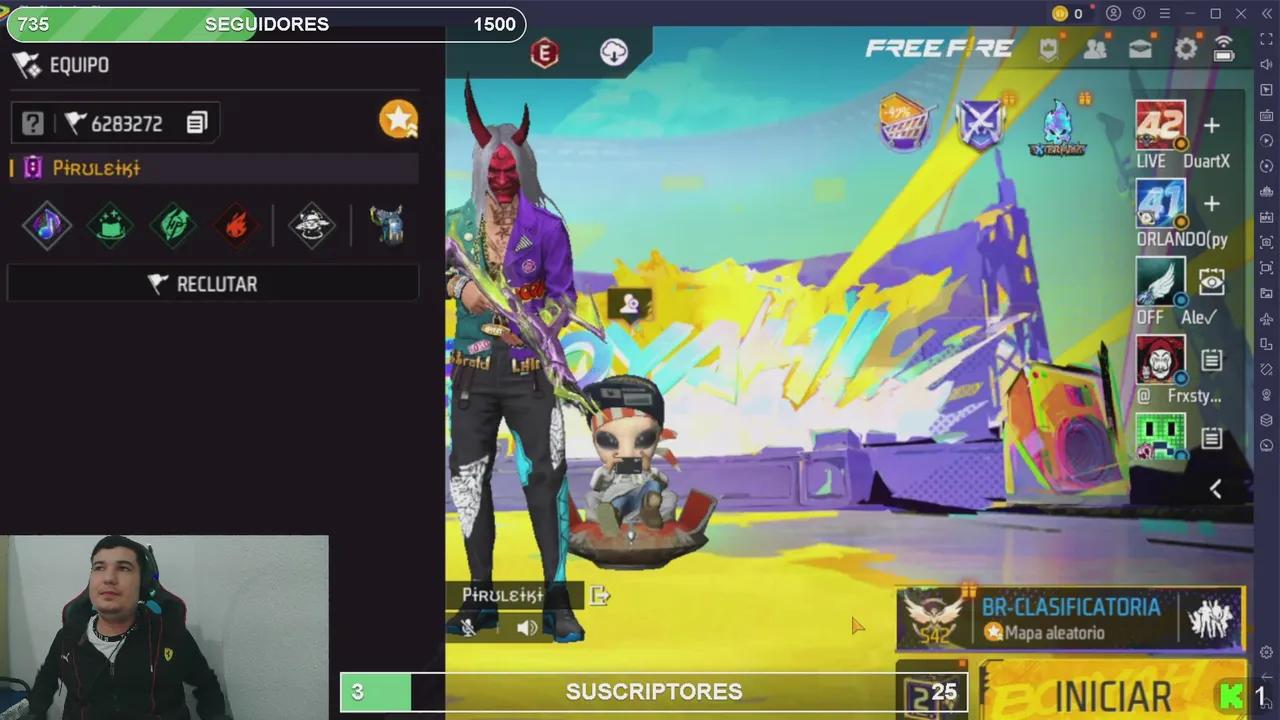Viewport: 1280px width, 720px height.
Task: Click the gold star Booyah Pass badge
Action: [x=398, y=119]
